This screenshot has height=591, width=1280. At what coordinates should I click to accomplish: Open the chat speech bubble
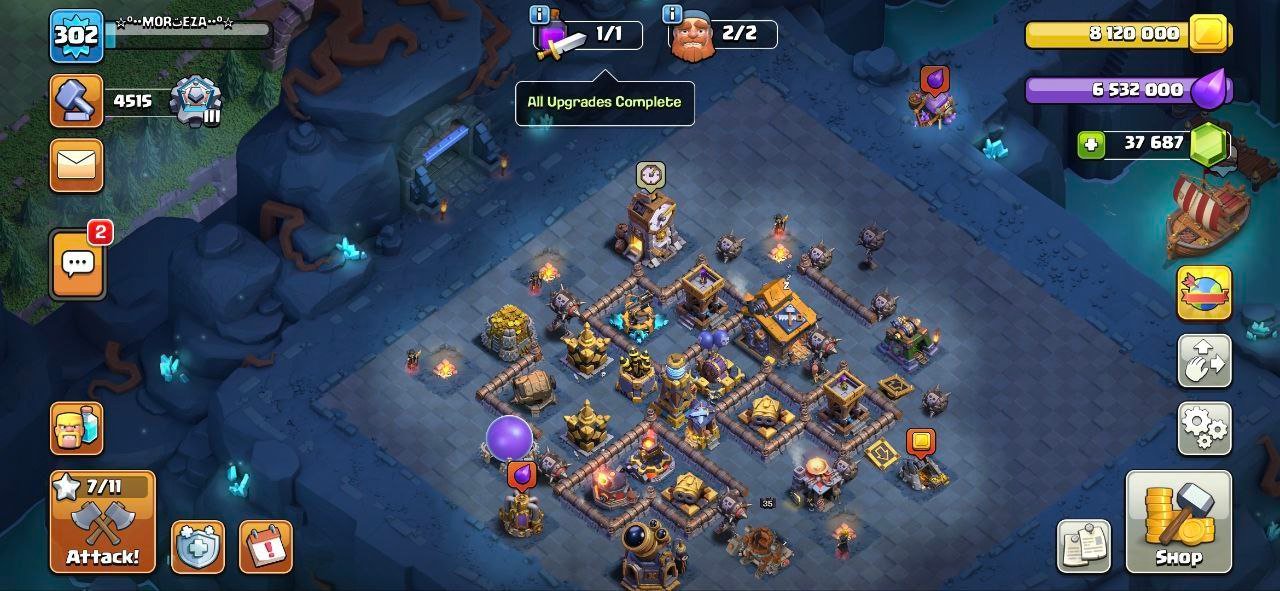point(77,264)
